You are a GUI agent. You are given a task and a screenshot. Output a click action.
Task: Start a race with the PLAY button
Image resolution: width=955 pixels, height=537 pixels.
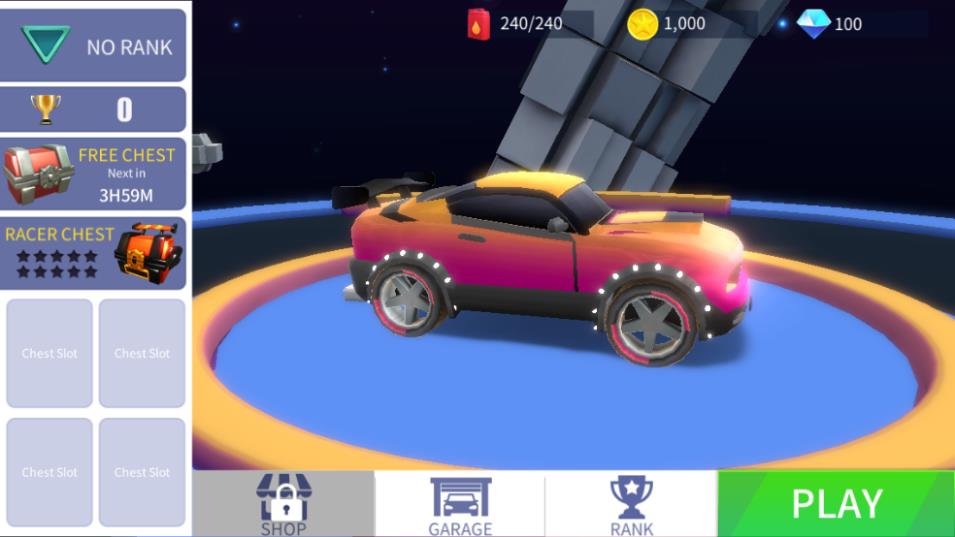click(x=836, y=503)
